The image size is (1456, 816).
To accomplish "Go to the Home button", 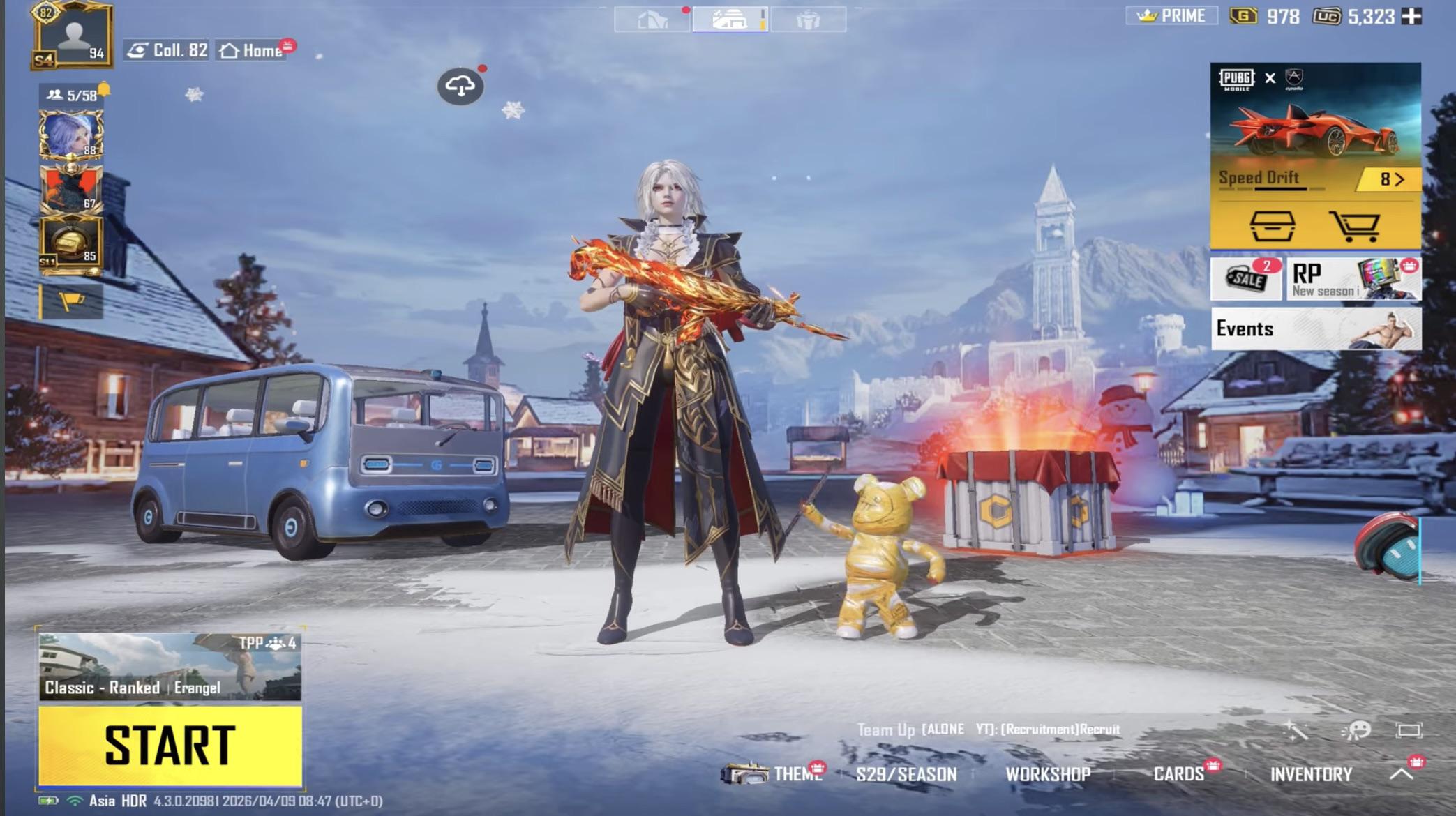I will tap(253, 51).
